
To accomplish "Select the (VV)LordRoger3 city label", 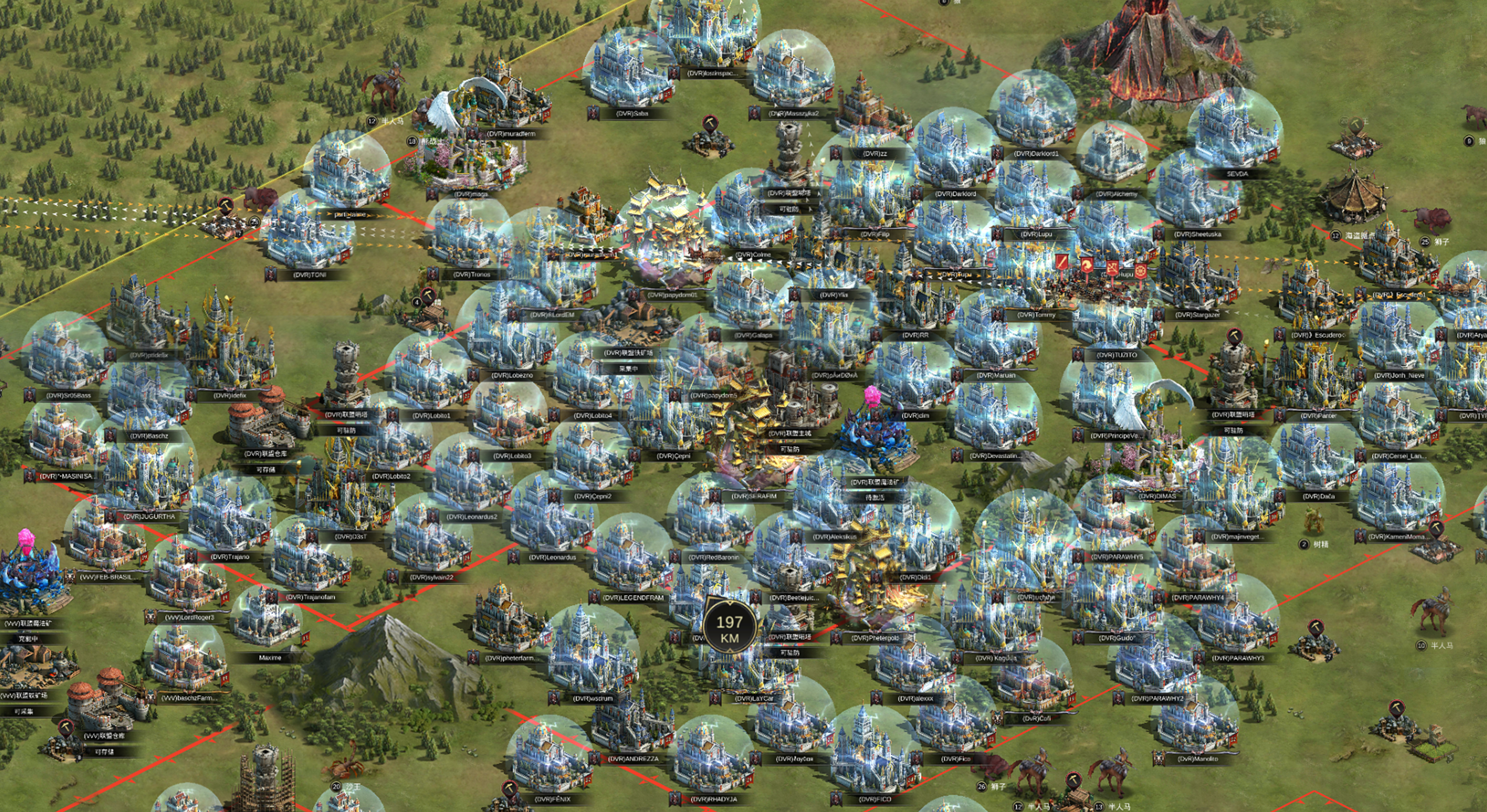I will (x=189, y=617).
